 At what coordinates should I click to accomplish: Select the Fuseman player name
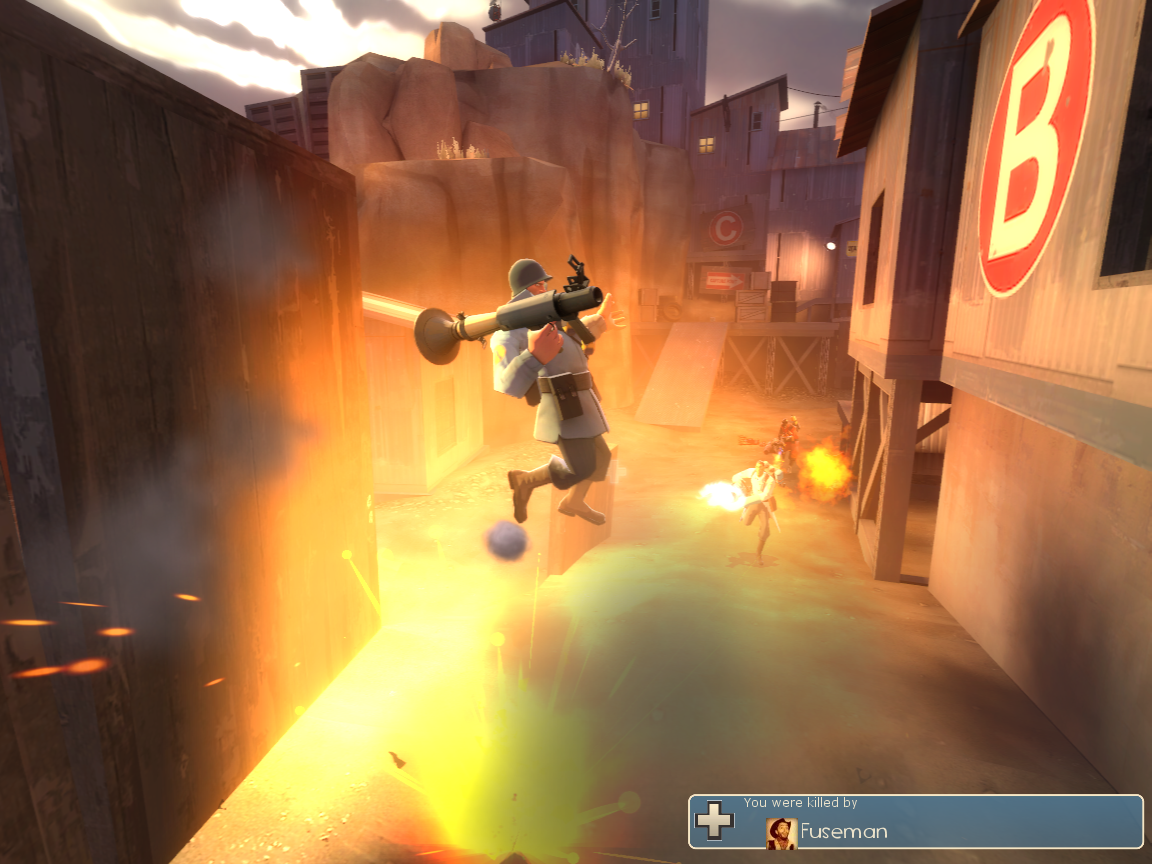(x=843, y=831)
